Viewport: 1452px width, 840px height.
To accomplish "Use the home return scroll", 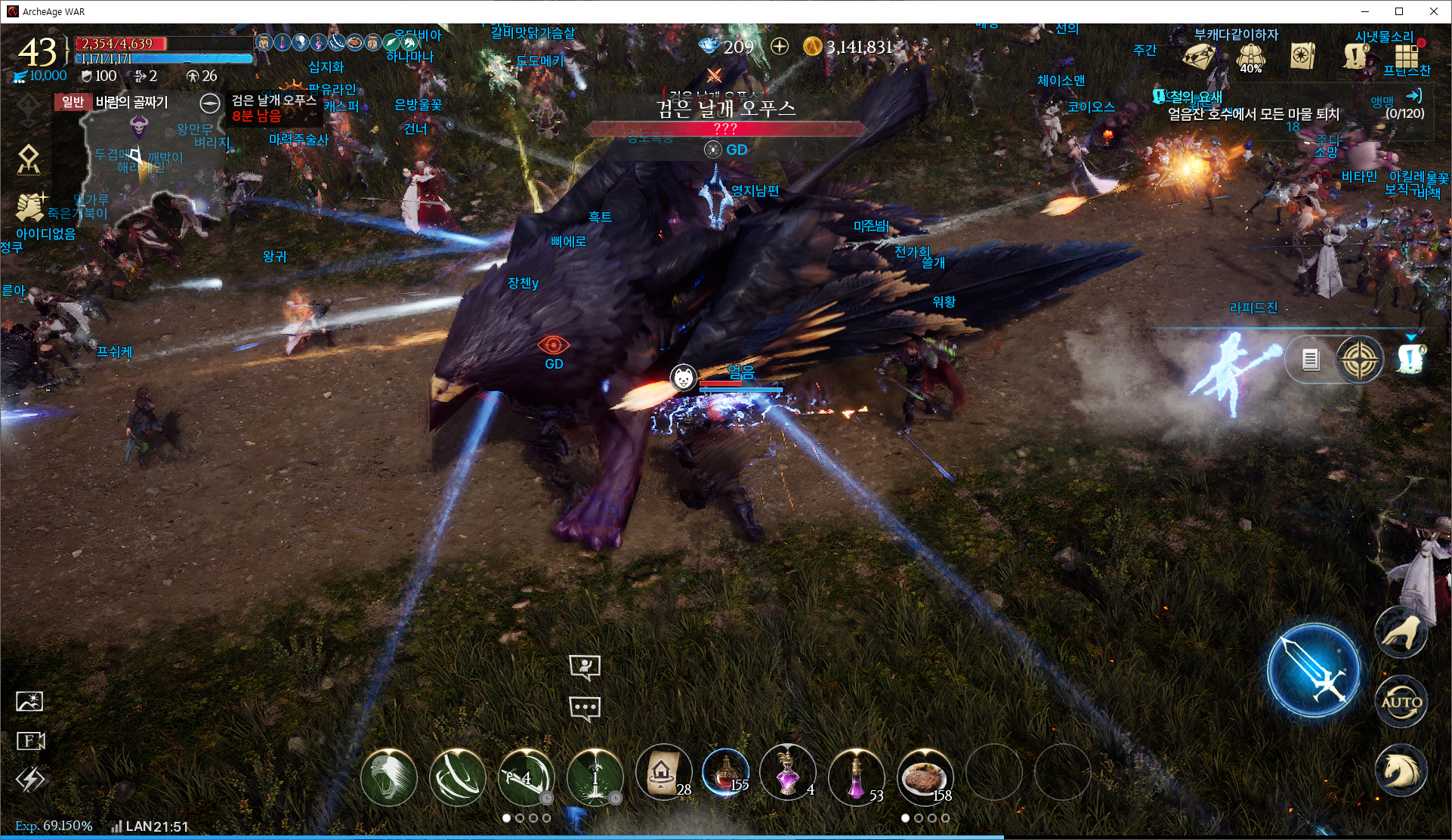I will click(663, 774).
